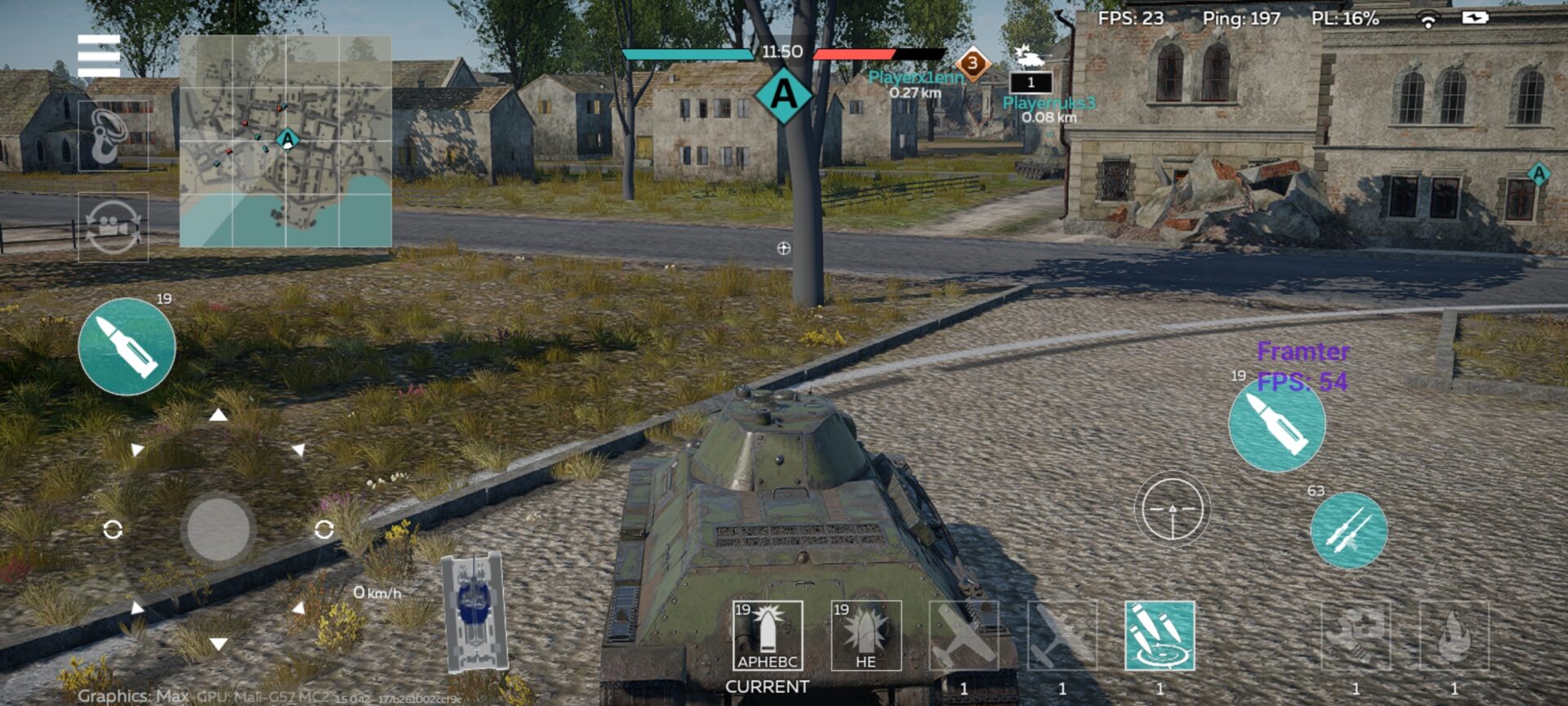
Task: Fire the machine gun button
Action: (x=1348, y=530)
